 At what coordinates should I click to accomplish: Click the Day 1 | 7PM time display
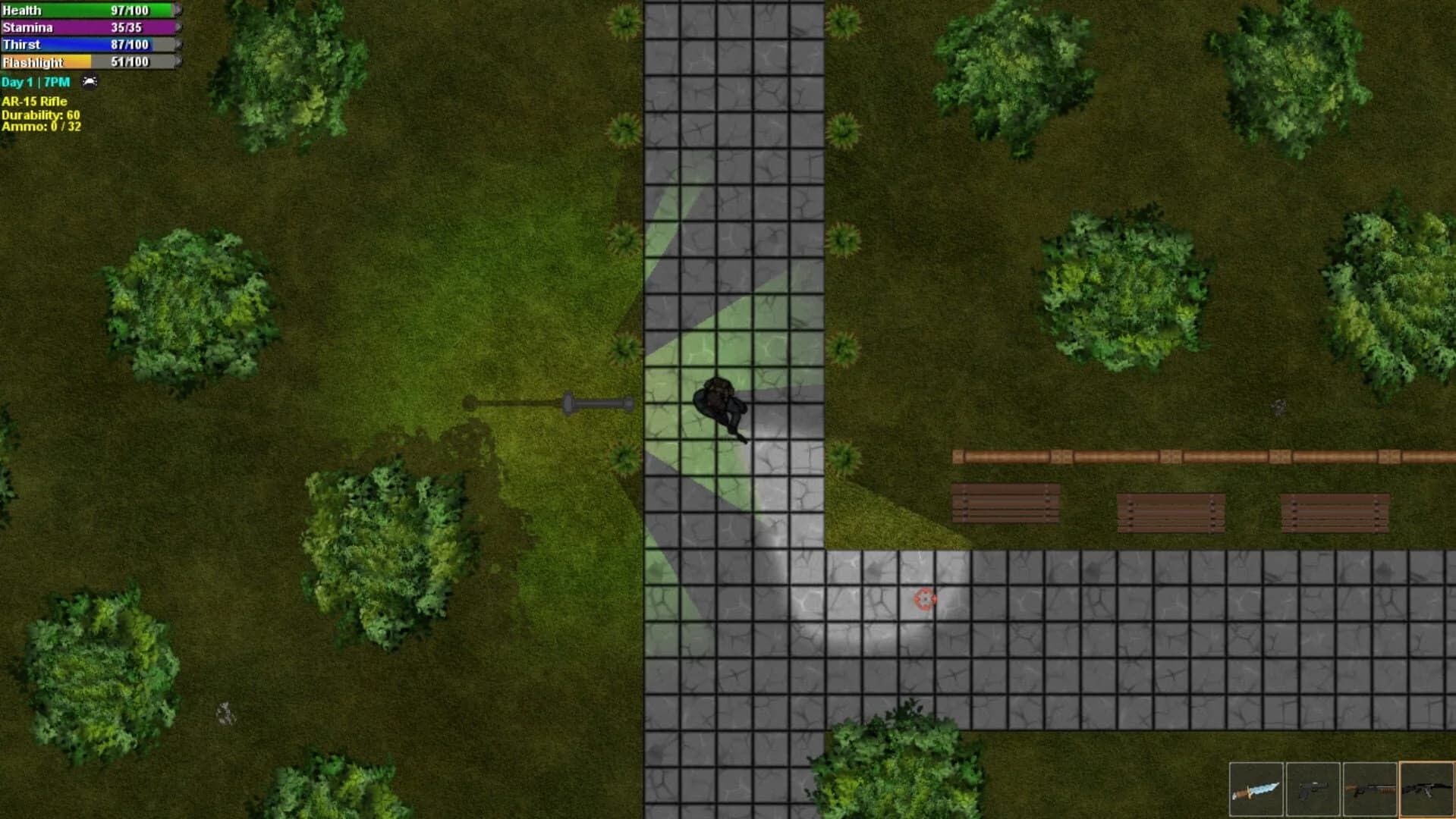click(34, 82)
